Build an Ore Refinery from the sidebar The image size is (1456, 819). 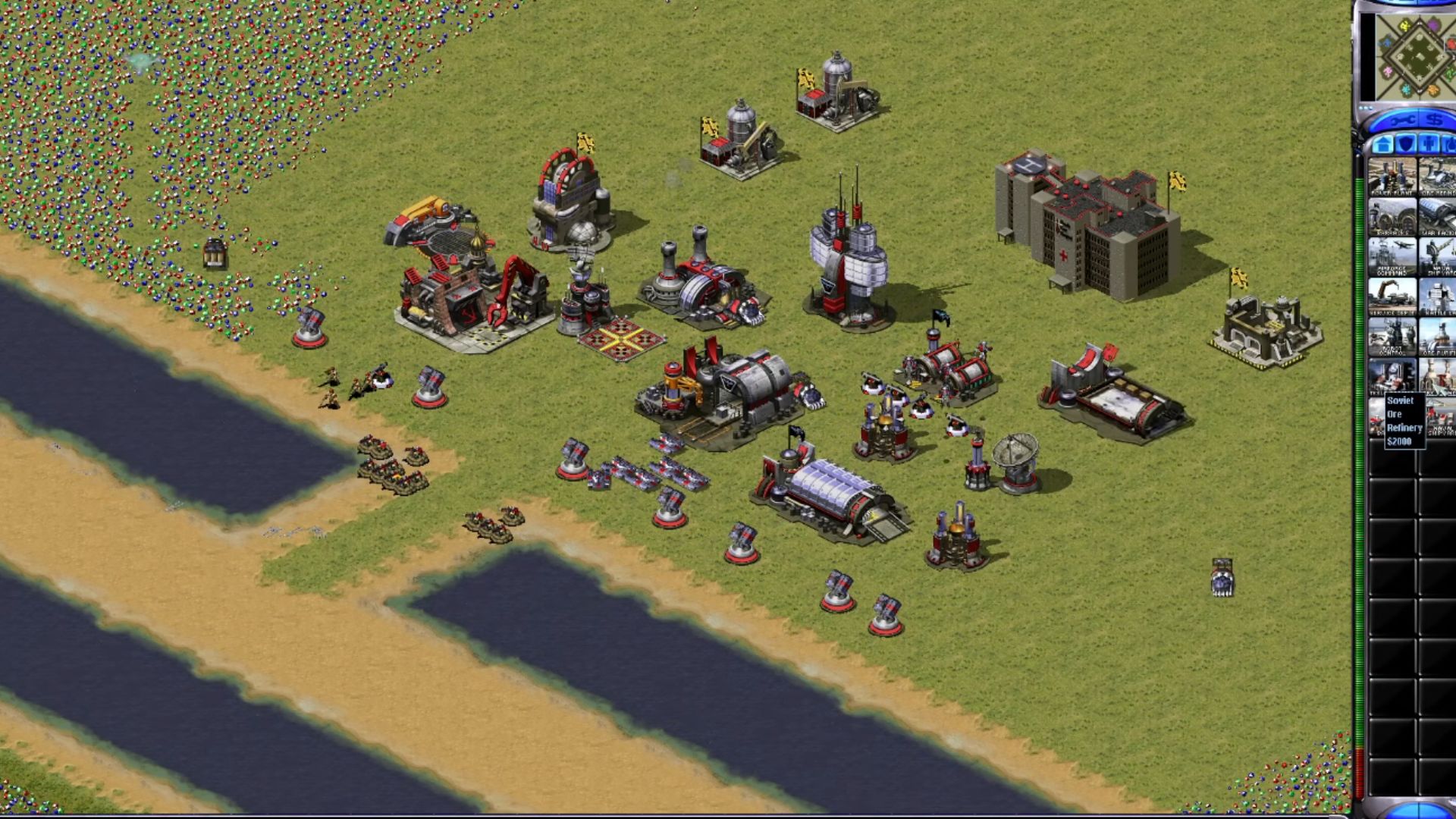tap(1439, 177)
